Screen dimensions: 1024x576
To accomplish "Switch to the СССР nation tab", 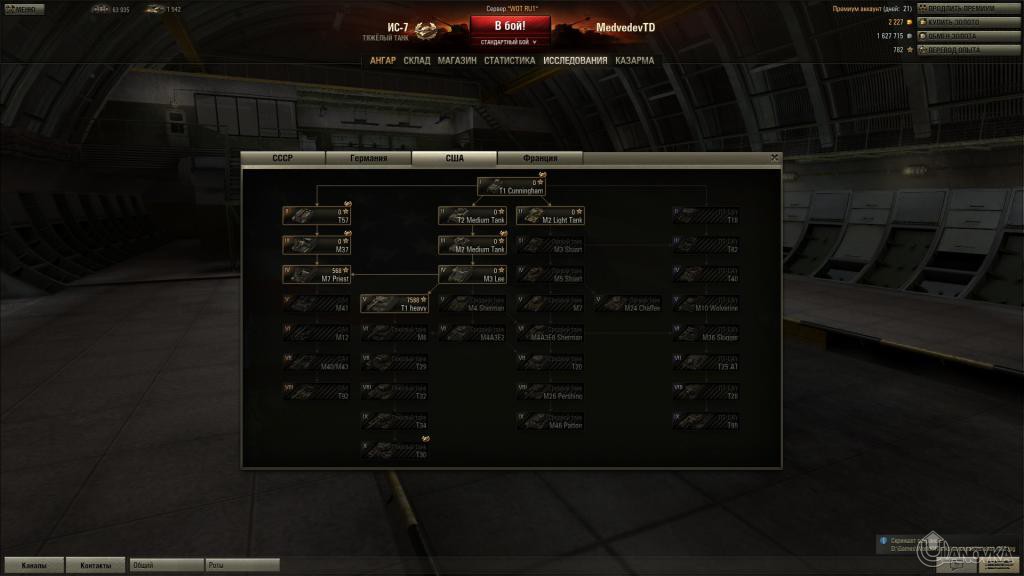I will click(283, 158).
